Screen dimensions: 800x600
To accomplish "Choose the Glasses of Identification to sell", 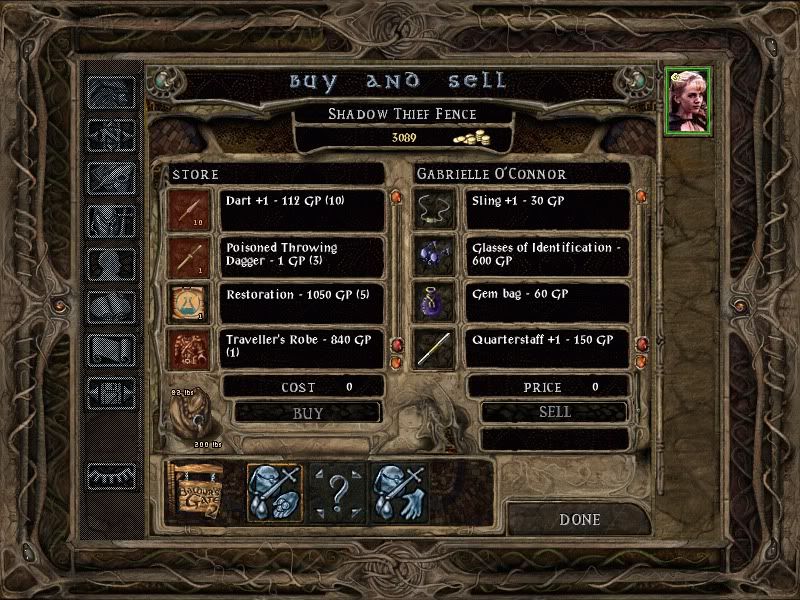I will point(548,256).
